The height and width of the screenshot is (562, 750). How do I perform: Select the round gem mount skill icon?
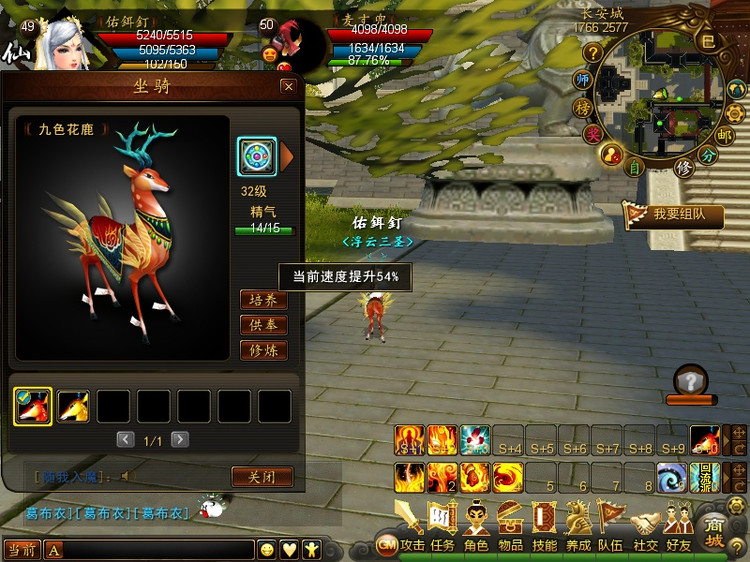coord(257,156)
